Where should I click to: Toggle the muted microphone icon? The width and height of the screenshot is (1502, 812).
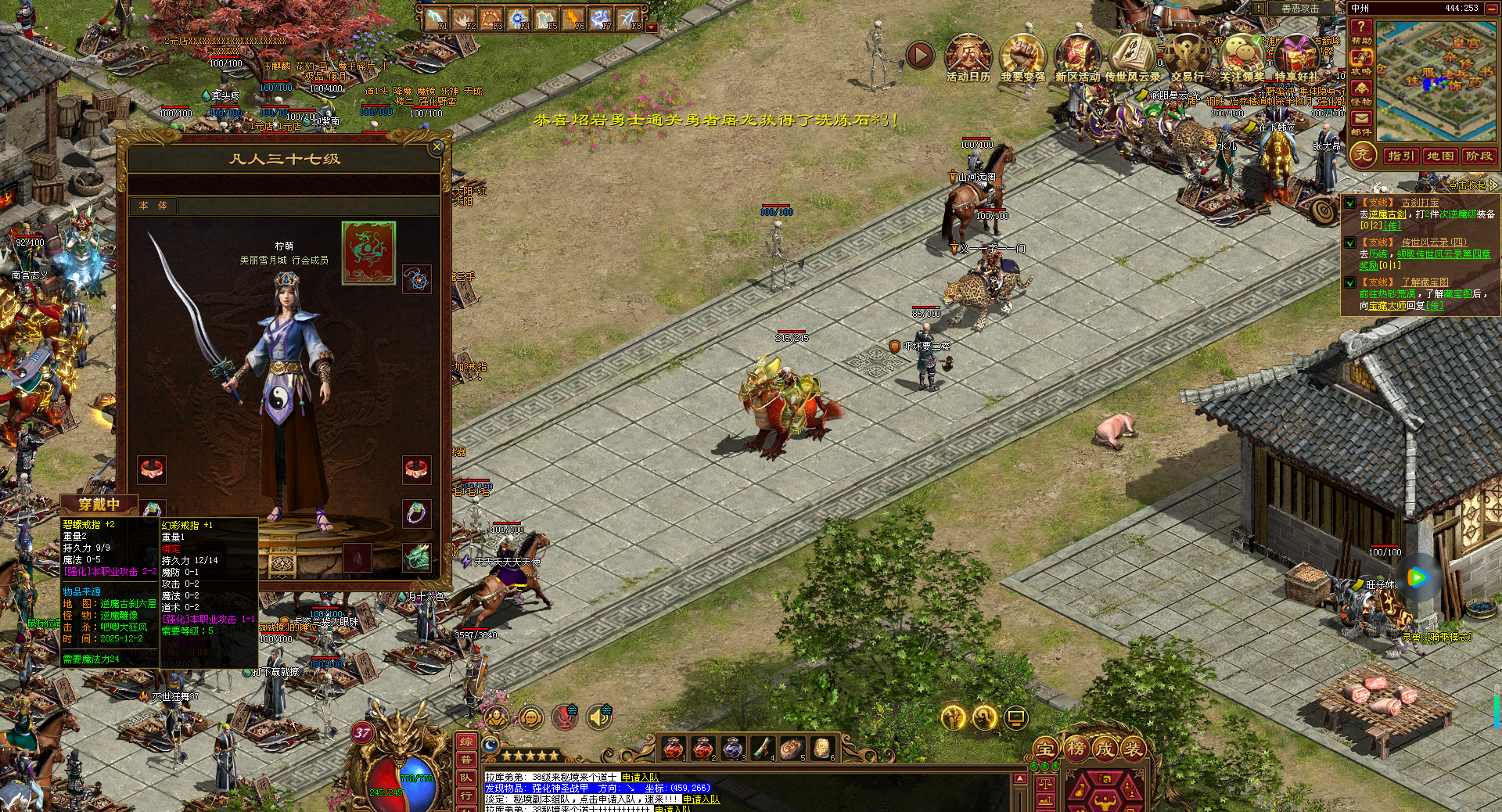pyautogui.click(x=565, y=717)
